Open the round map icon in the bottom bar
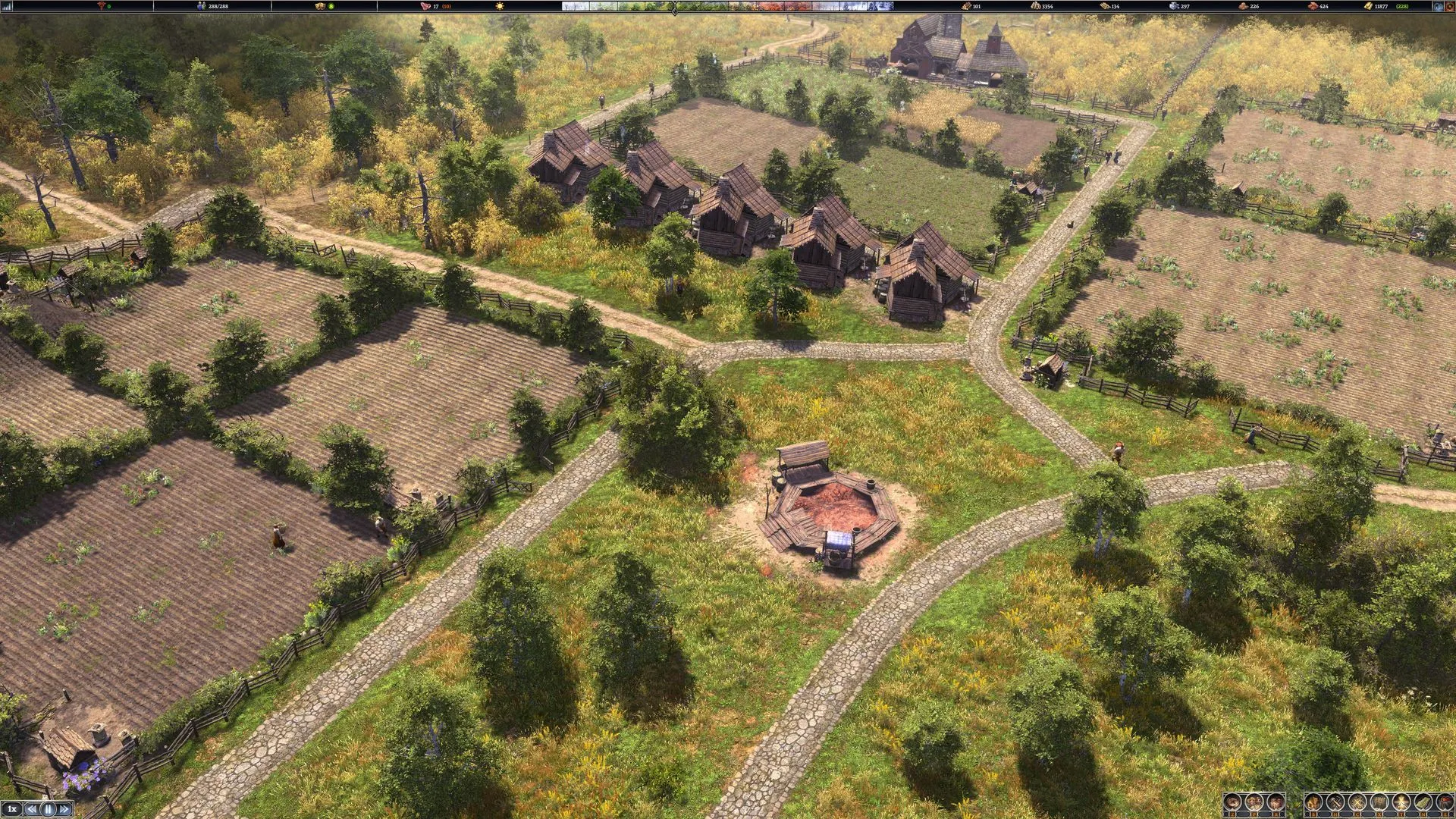Image resolution: width=1456 pixels, height=819 pixels. point(1232,802)
